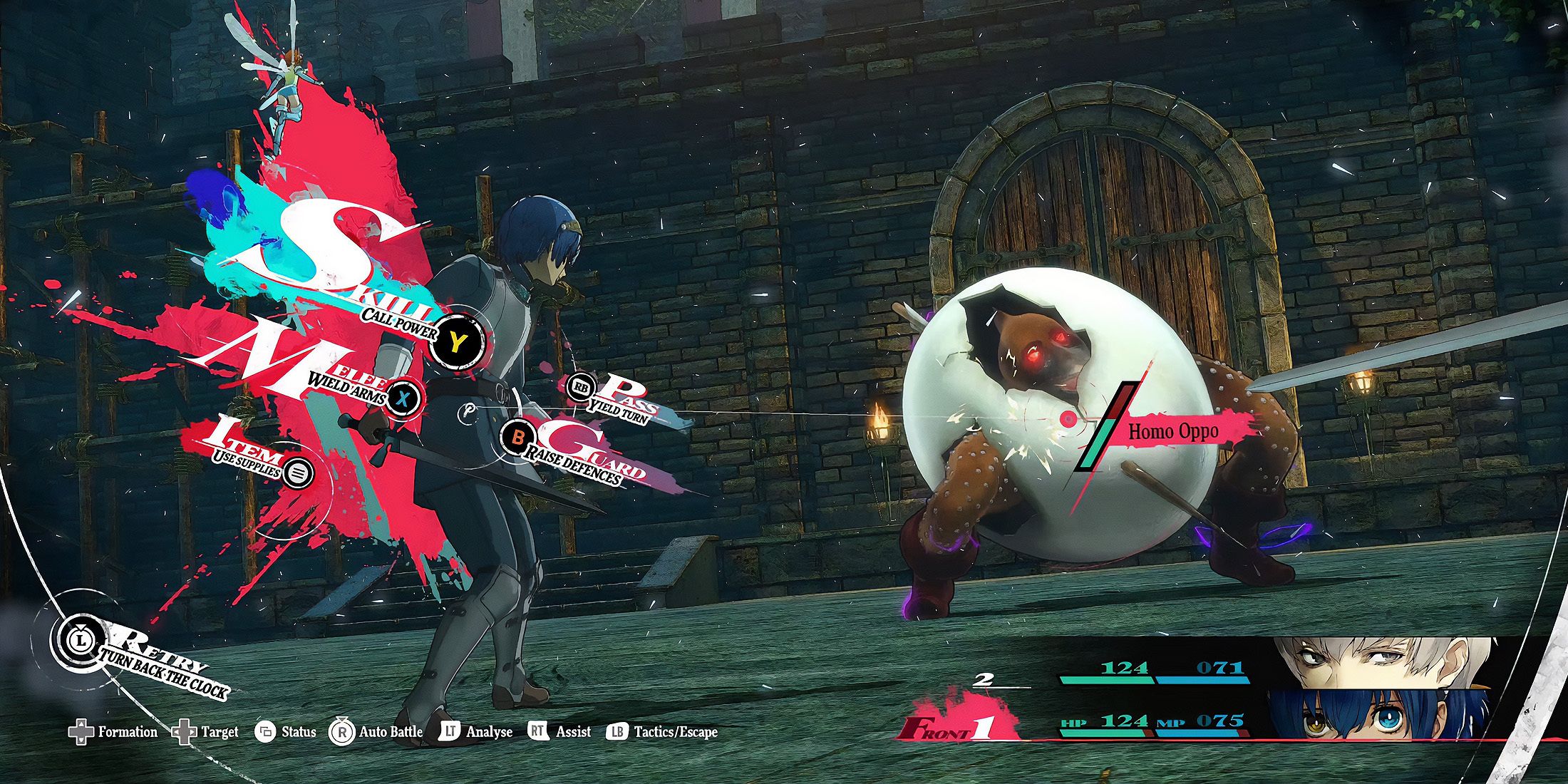Select the Pass yield turn command

pos(582,387)
